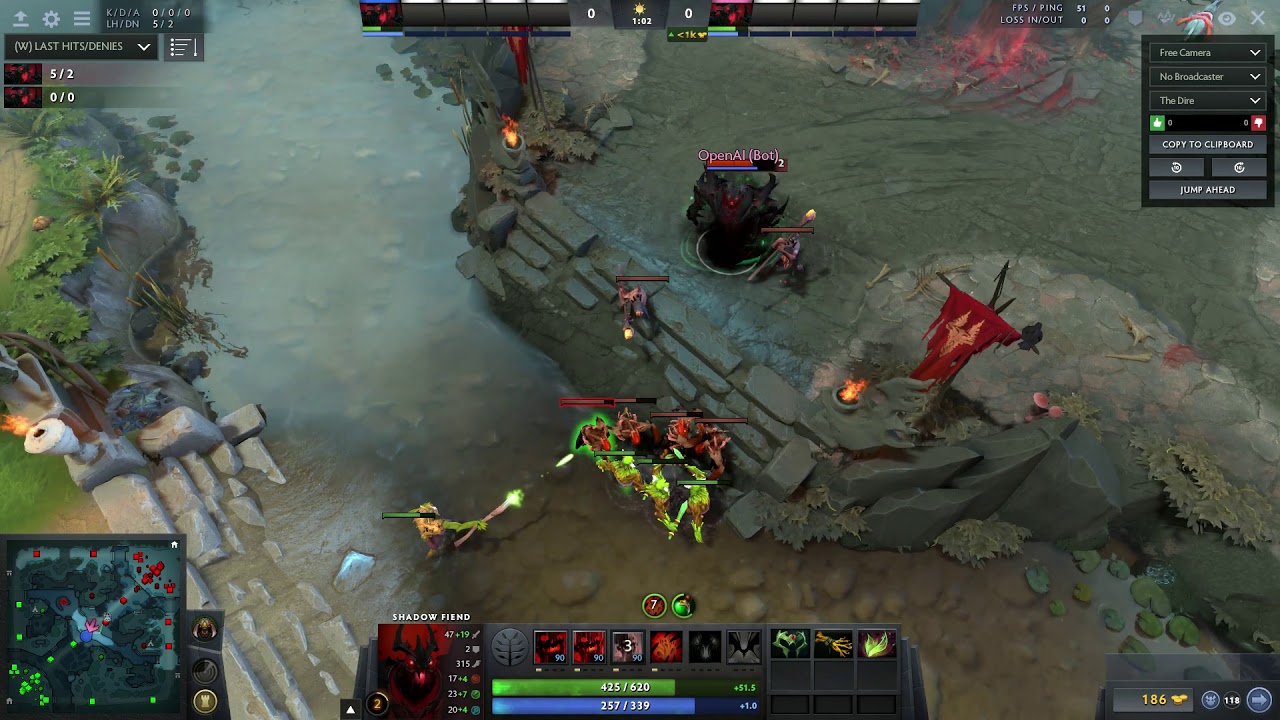1280x720 pixels.
Task: Give a red thumbs down
Action: [1258, 123]
